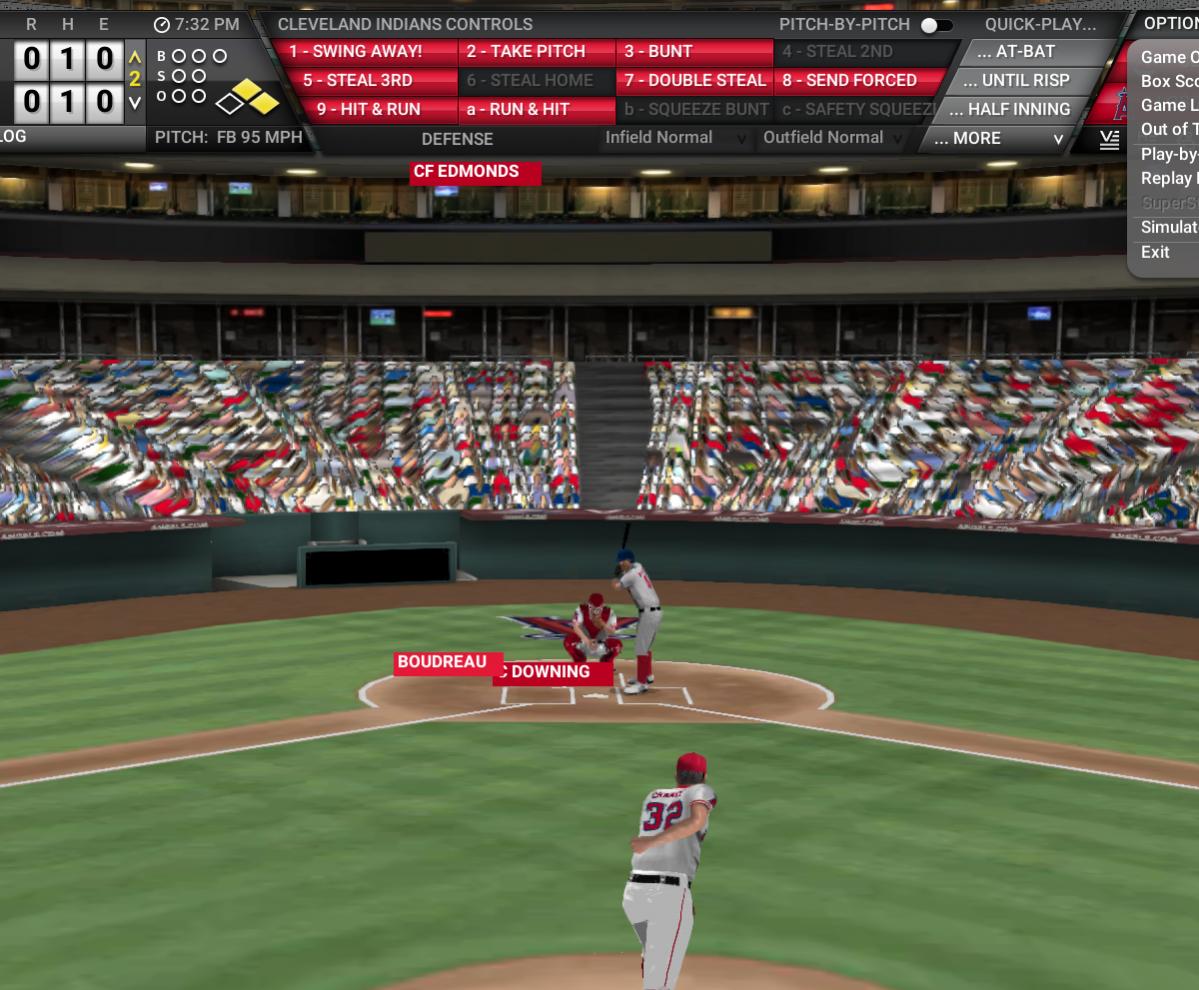1199x990 pixels.
Task: Order a Bunt
Action: tap(694, 52)
